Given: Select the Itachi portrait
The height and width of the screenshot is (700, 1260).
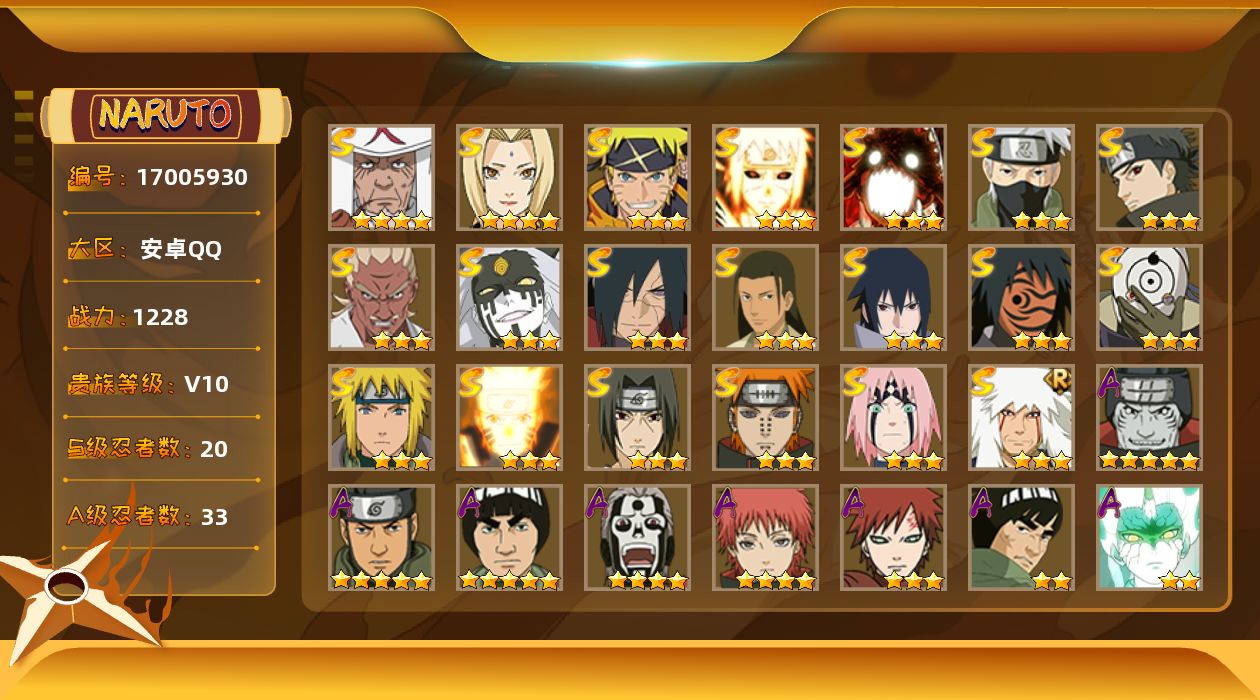Looking at the screenshot, I should (637, 418).
